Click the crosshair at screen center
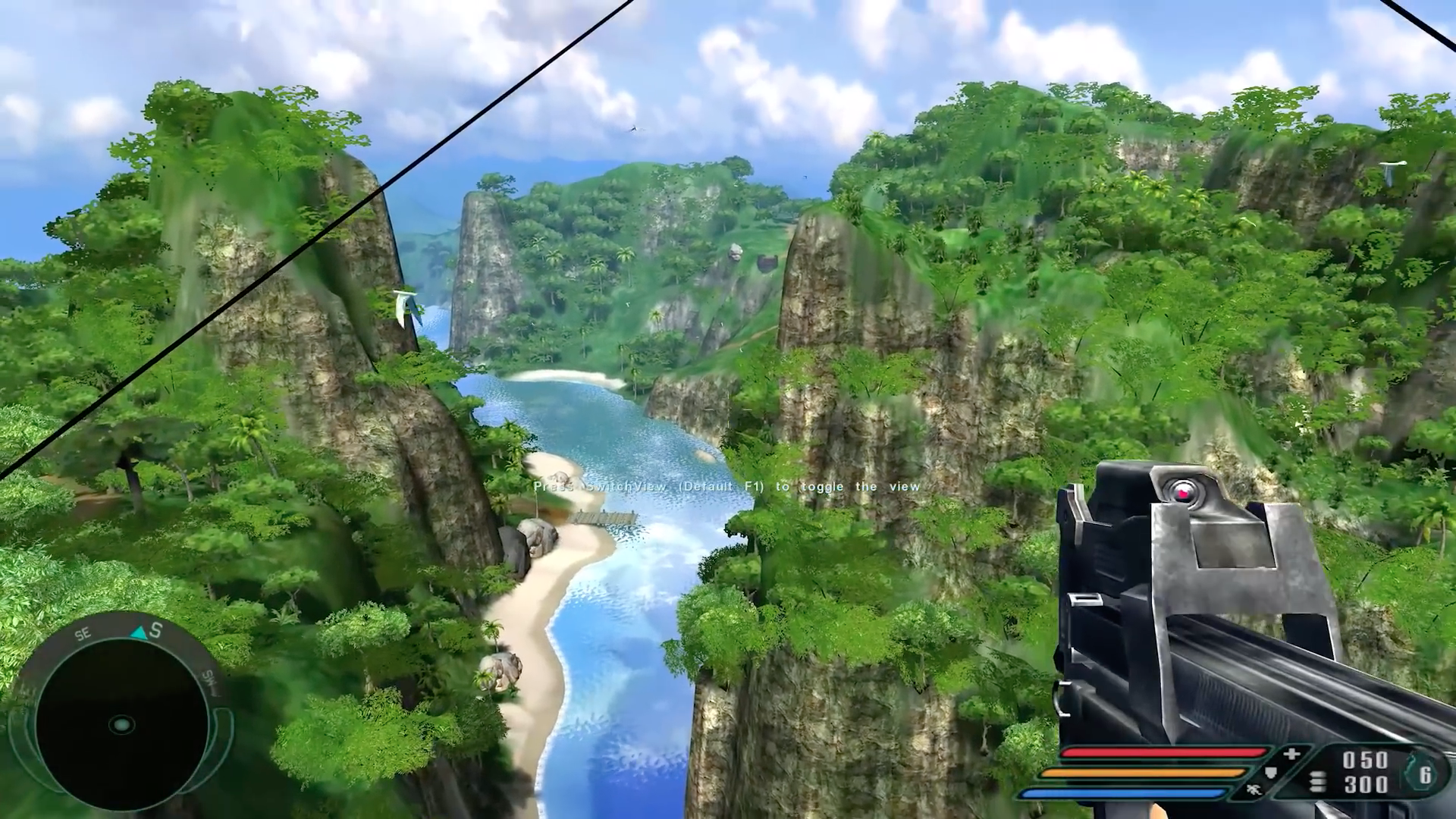Screen dimensions: 1456x819 pyautogui.click(x=728, y=409)
